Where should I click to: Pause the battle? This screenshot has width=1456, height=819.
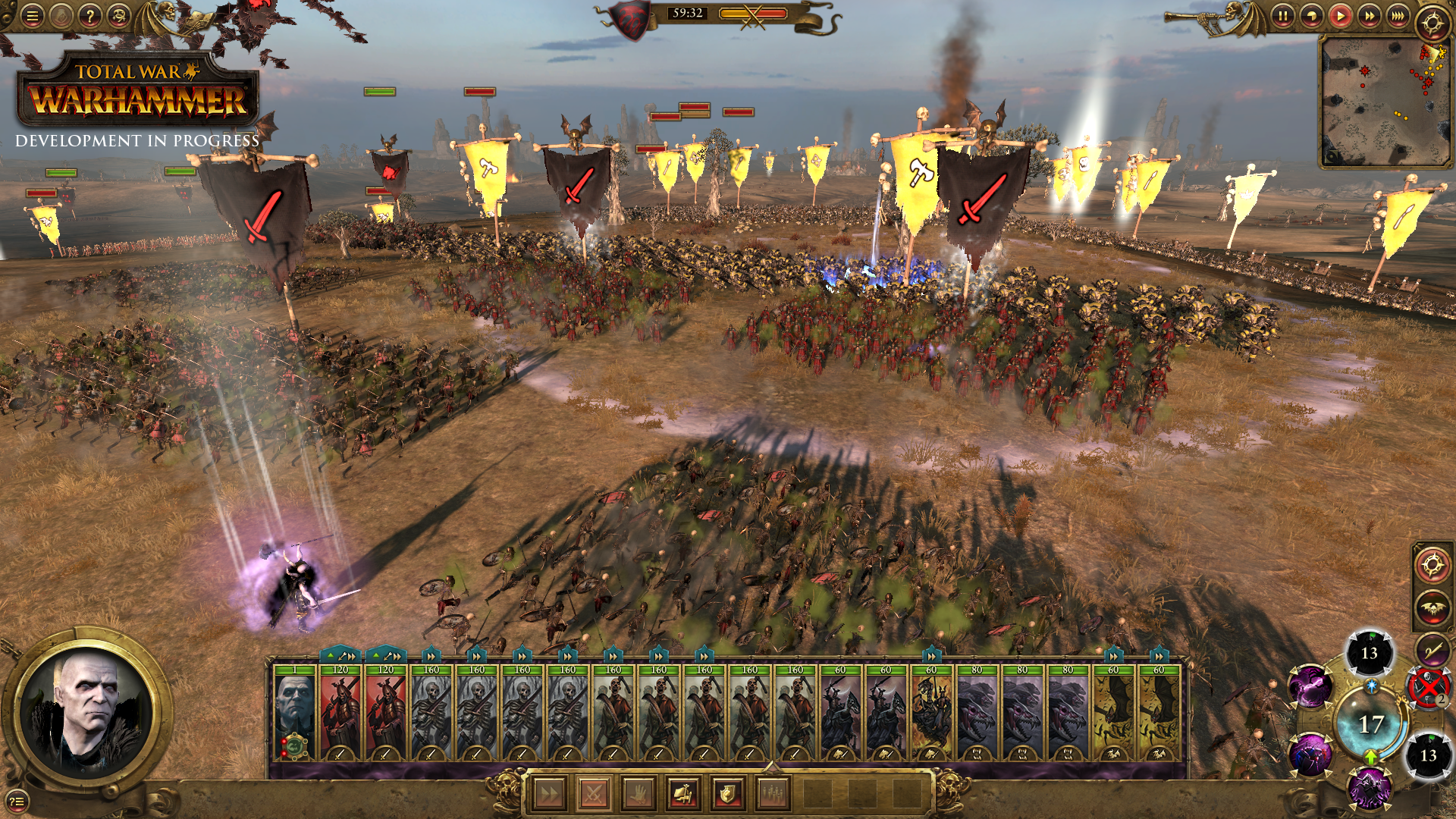point(1282,16)
